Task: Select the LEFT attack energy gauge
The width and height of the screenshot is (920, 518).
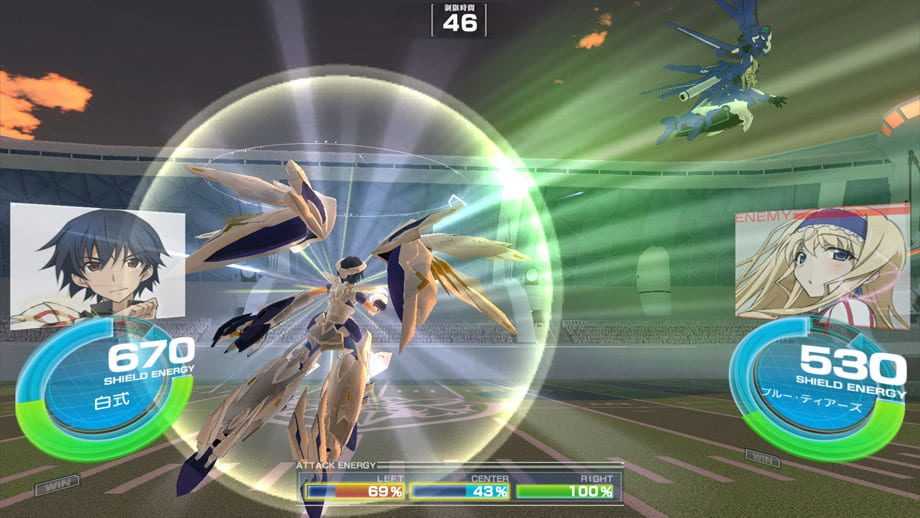Action: tap(355, 491)
